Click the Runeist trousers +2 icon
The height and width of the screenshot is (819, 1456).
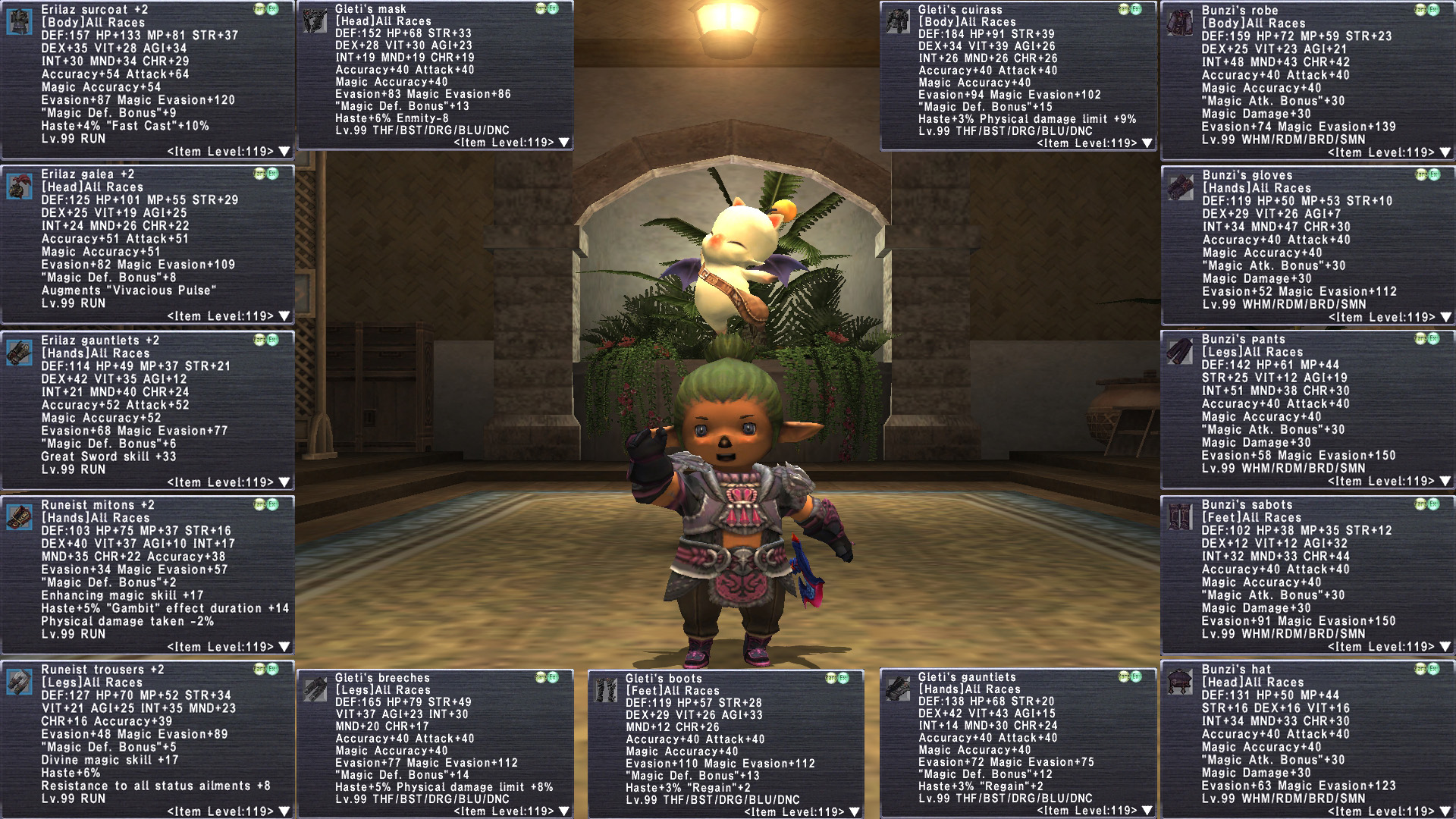click(x=19, y=682)
